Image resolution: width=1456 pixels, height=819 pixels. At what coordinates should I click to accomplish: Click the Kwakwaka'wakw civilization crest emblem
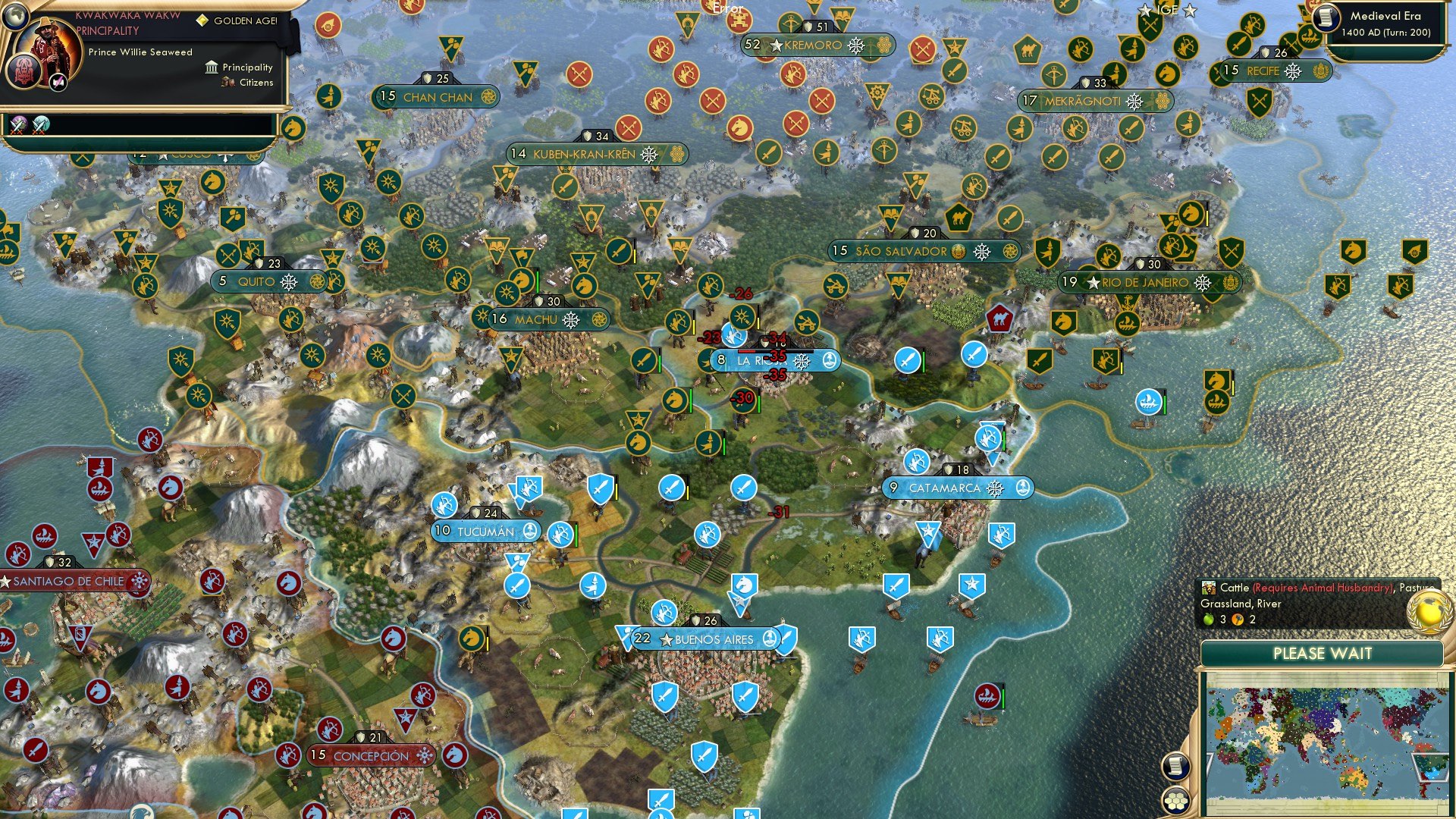(25, 74)
